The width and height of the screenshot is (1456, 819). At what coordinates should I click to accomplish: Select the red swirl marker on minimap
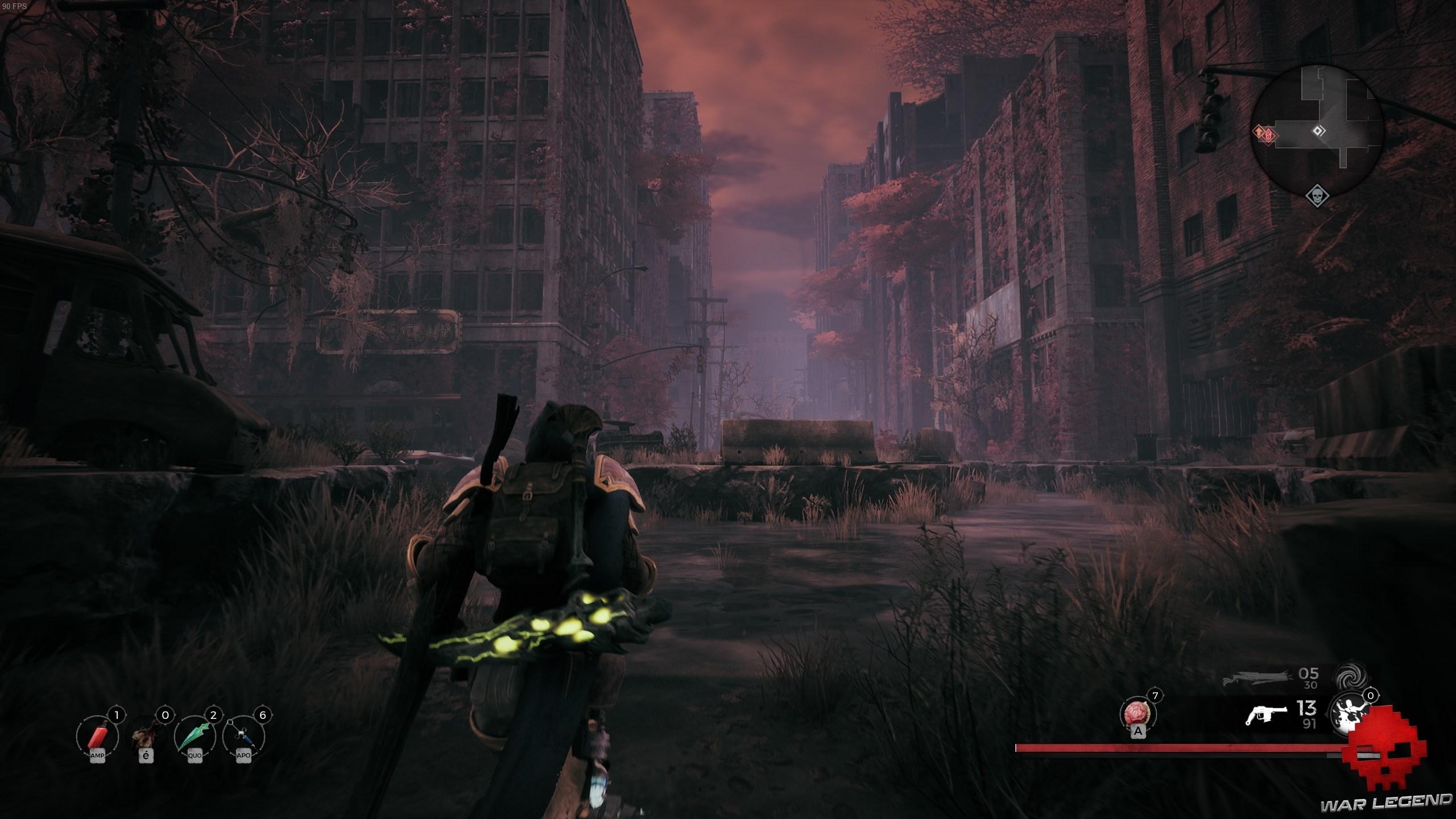[x=1269, y=135]
